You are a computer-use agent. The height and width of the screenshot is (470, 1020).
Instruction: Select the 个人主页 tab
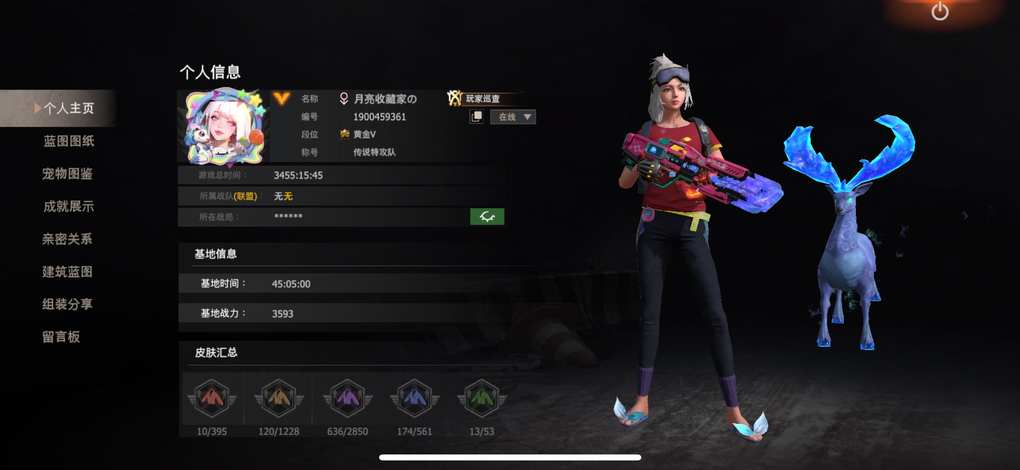pyautogui.click(x=68, y=108)
